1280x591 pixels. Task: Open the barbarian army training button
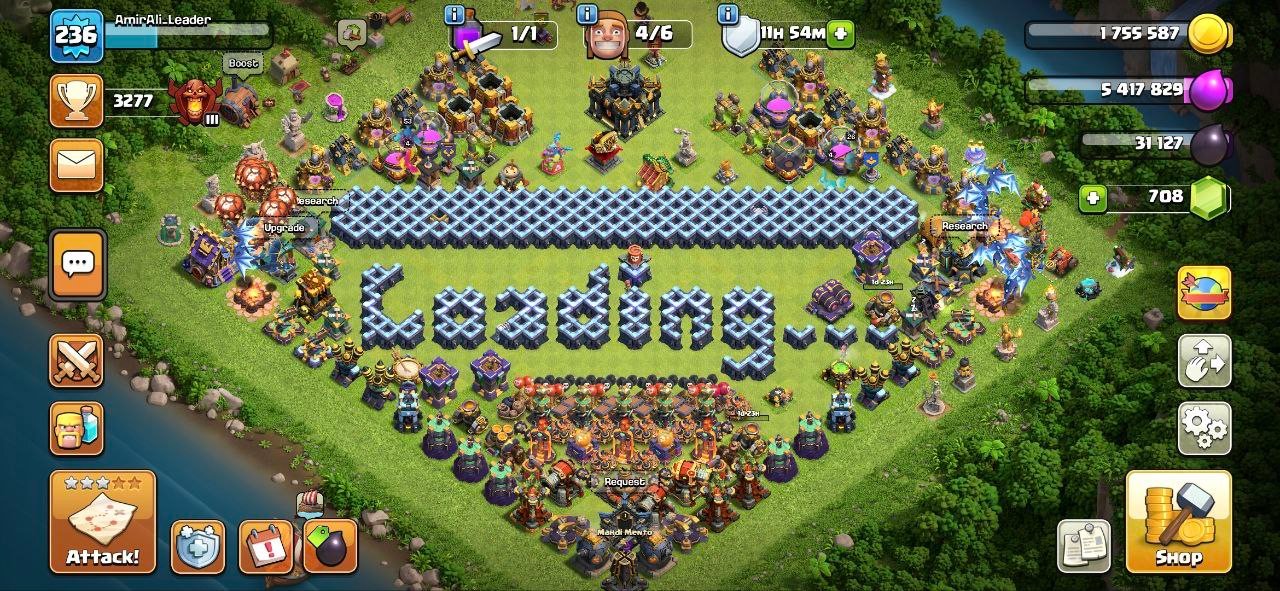pyautogui.click(x=76, y=428)
